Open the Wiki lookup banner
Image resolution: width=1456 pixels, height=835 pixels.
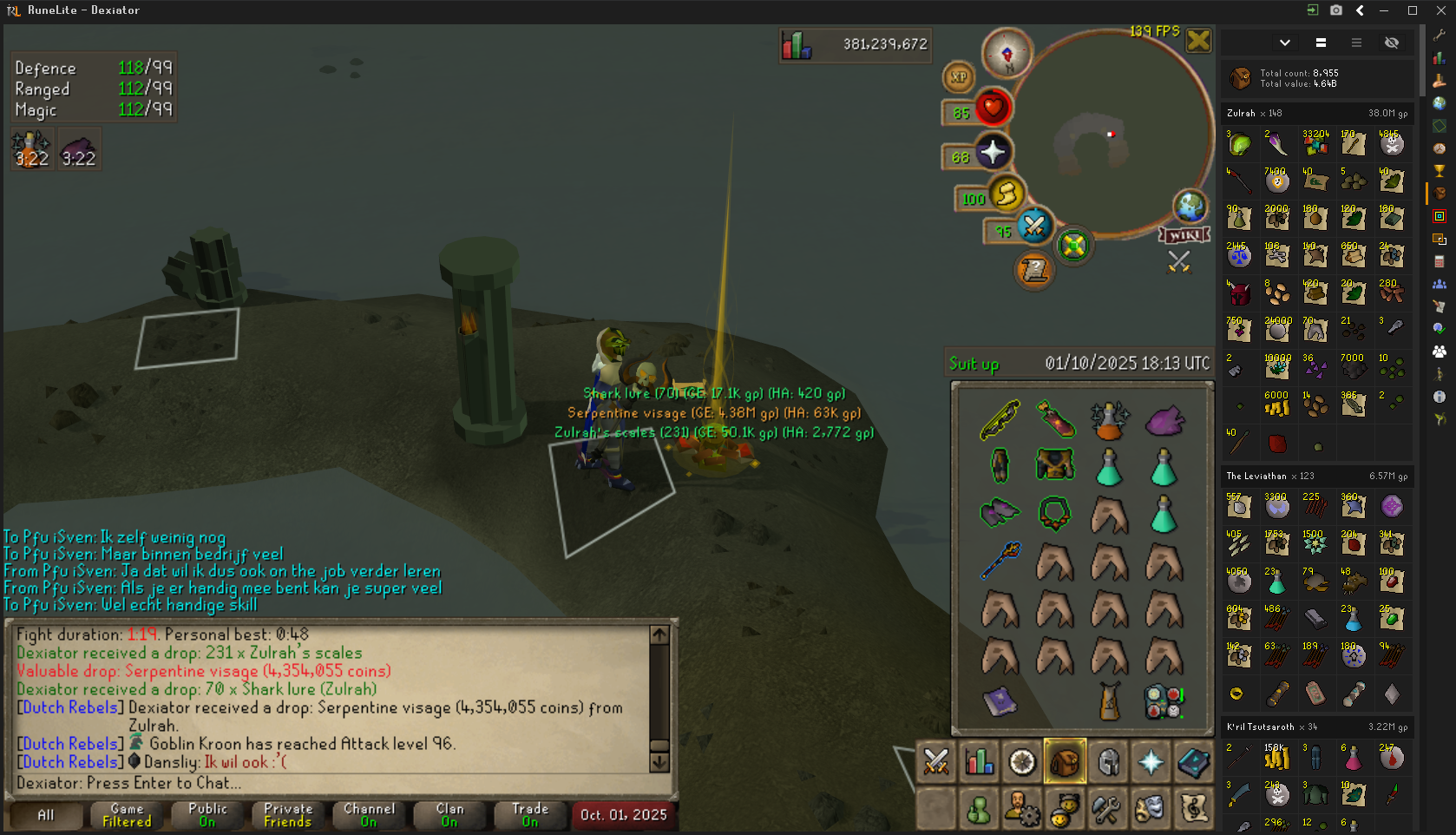click(x=1184, y=235)
